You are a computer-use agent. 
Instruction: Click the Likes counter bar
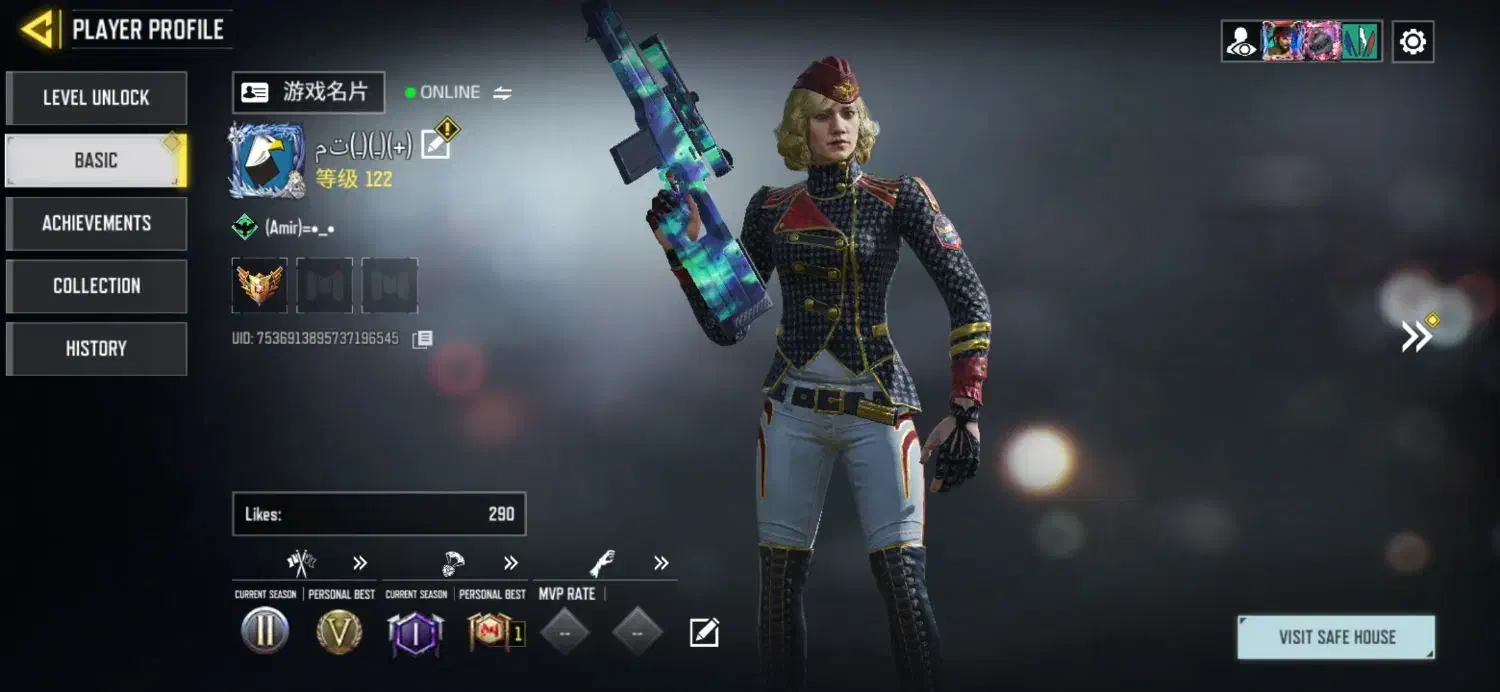click(379, 514)
